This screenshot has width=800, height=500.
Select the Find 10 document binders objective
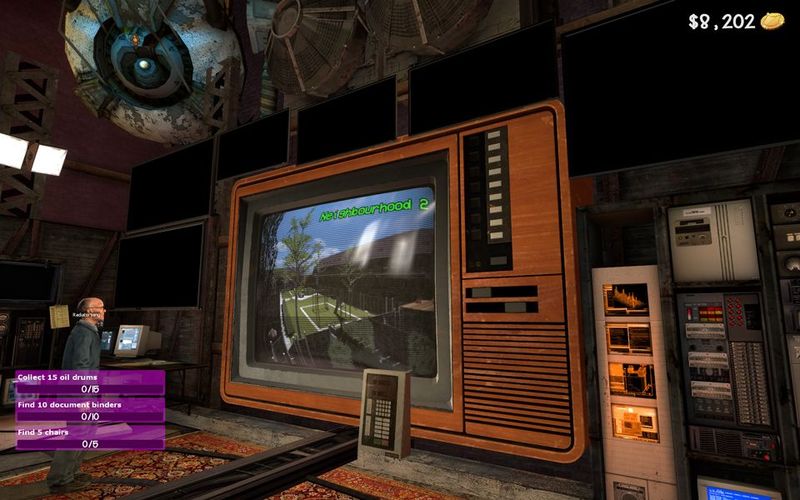click(x=89, y=409)
